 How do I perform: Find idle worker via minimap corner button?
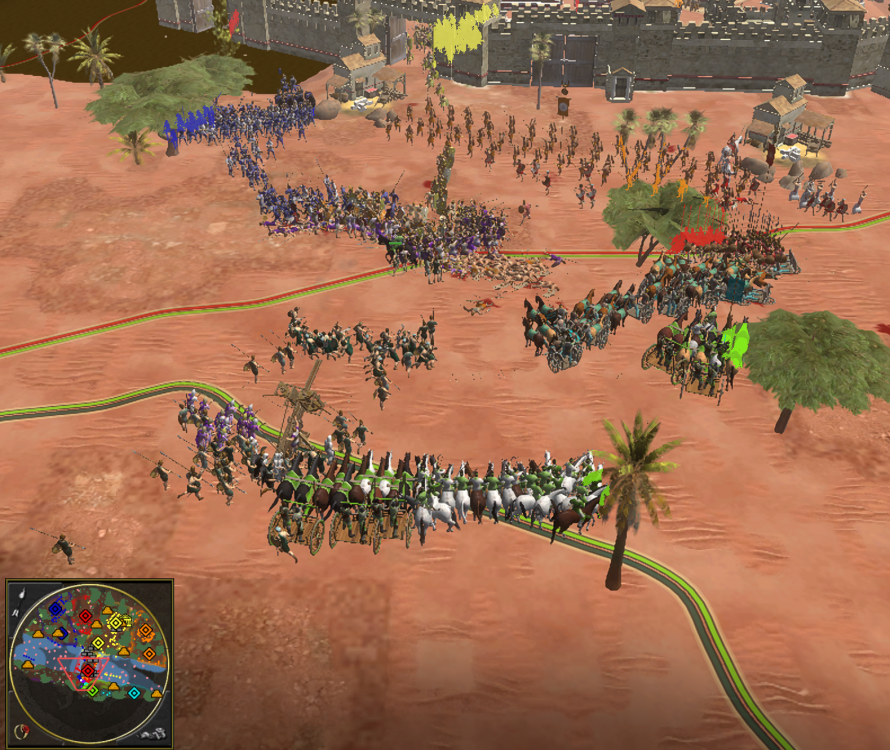click(152, 733)
